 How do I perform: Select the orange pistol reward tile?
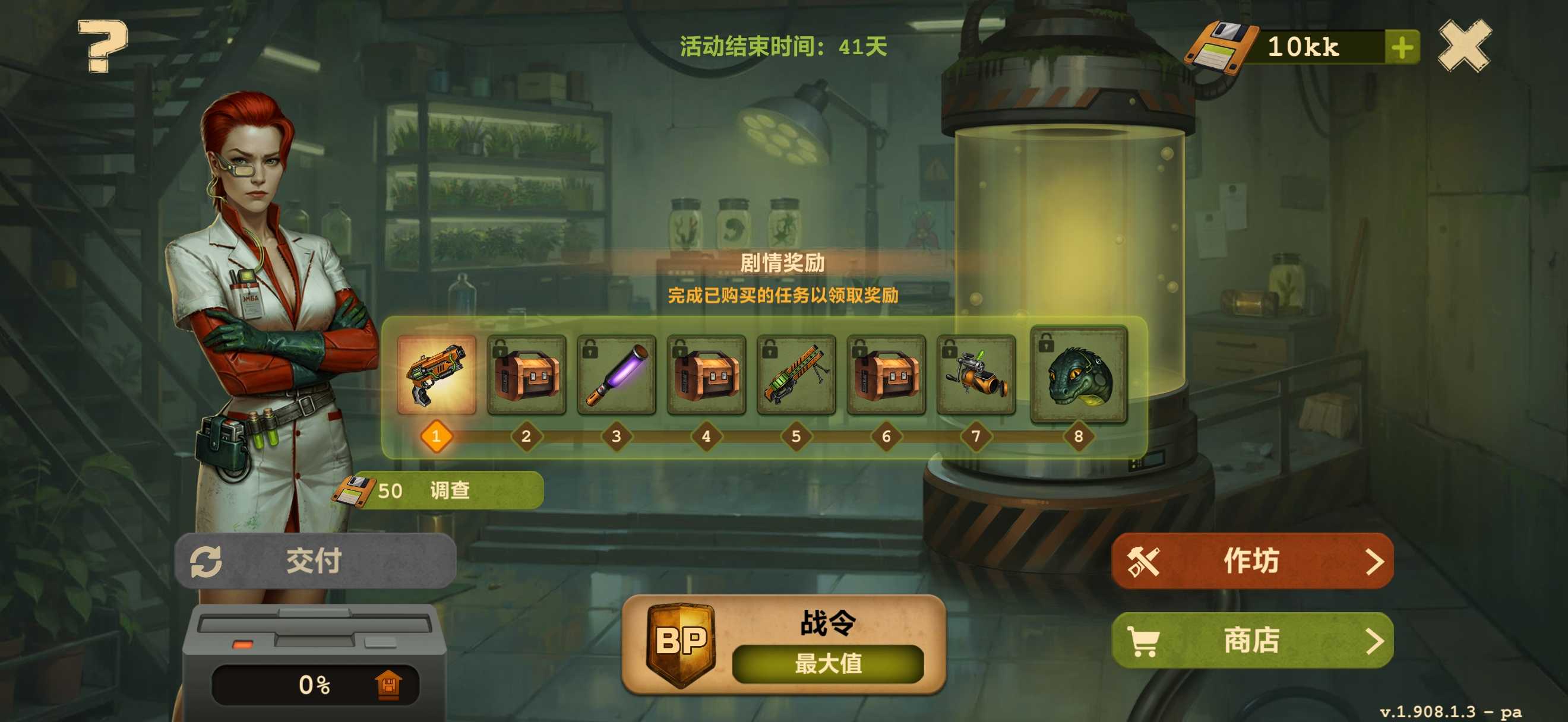tap(437, 375)
